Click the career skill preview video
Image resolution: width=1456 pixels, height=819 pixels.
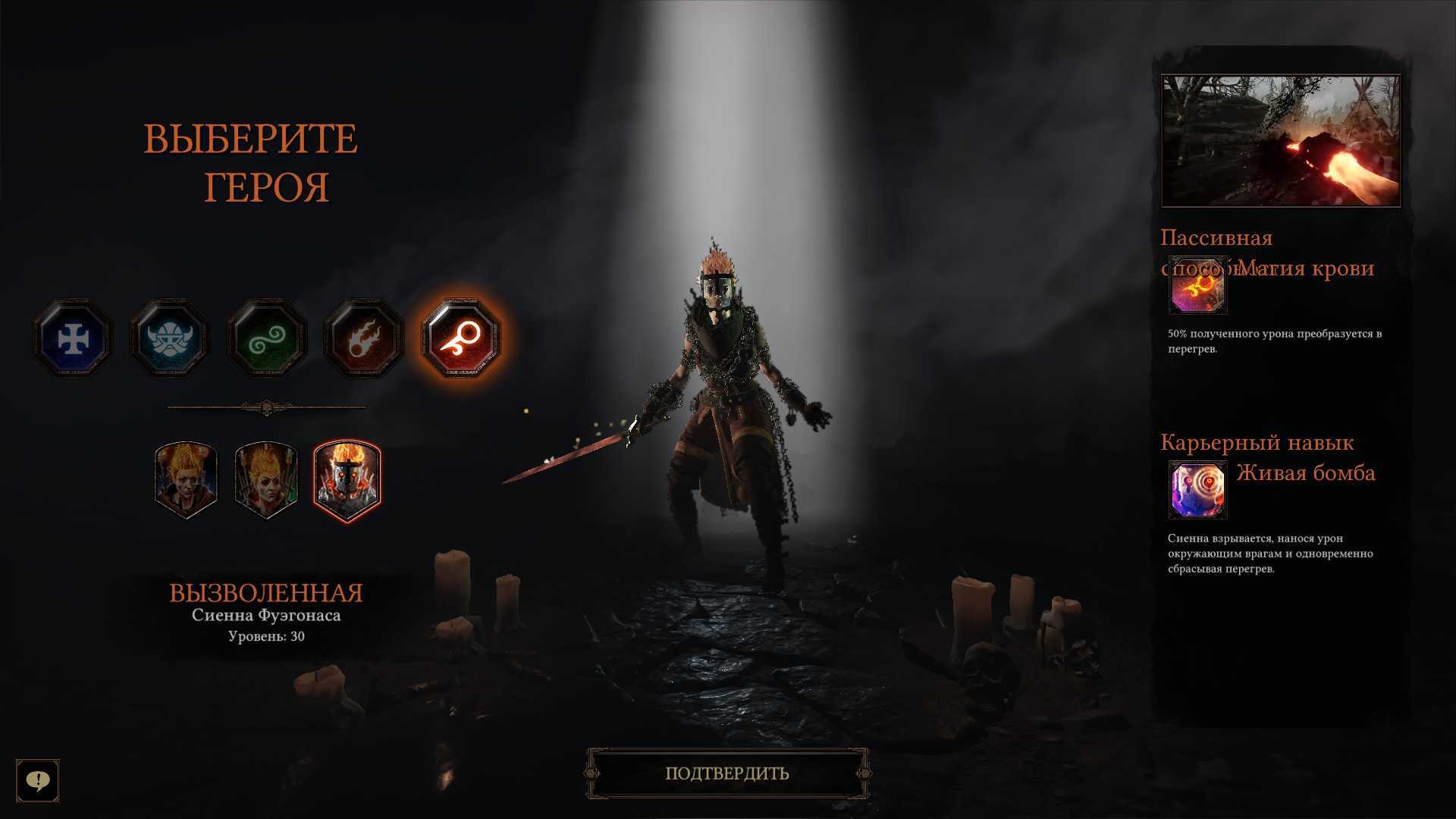1281,140
